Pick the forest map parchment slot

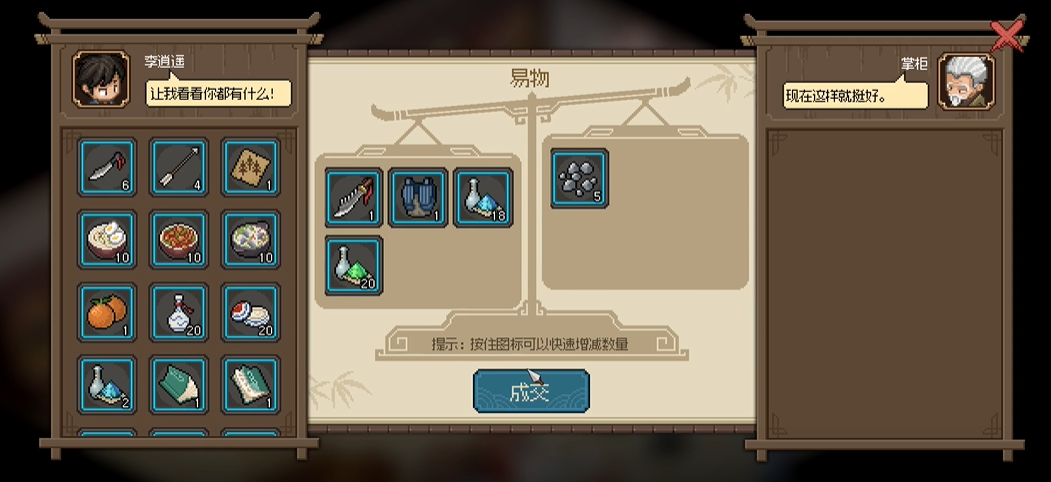(x=250, y=167)
